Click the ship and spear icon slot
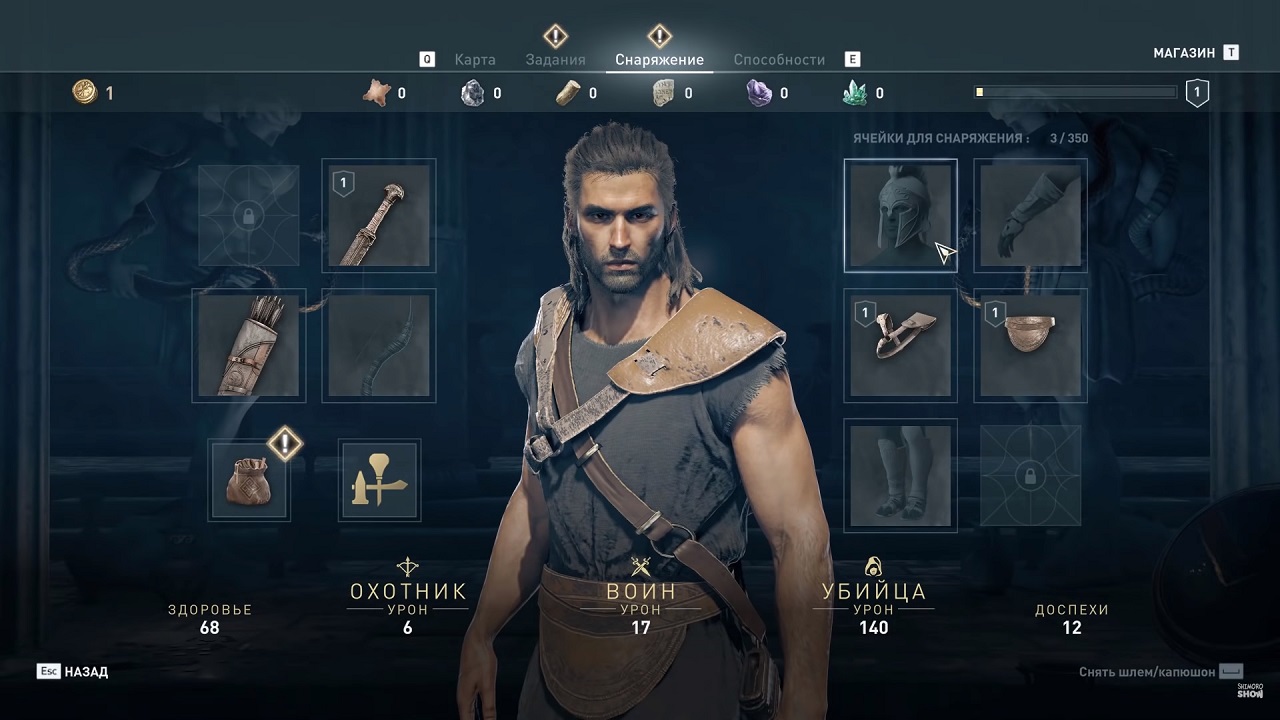1280x720 pixels. (x=379, y=480)
